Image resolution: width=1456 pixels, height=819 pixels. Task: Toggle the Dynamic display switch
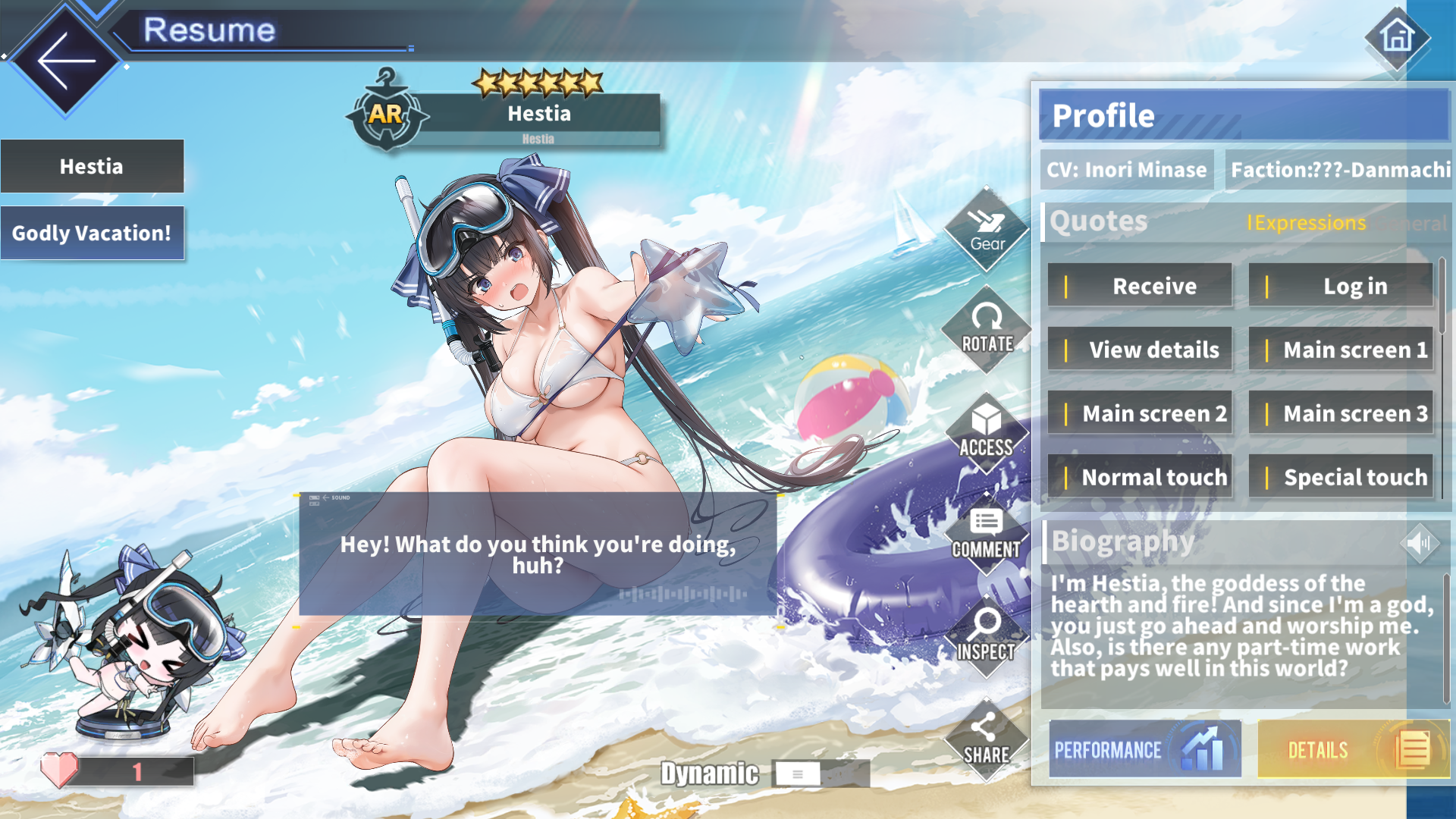(798, 774)
